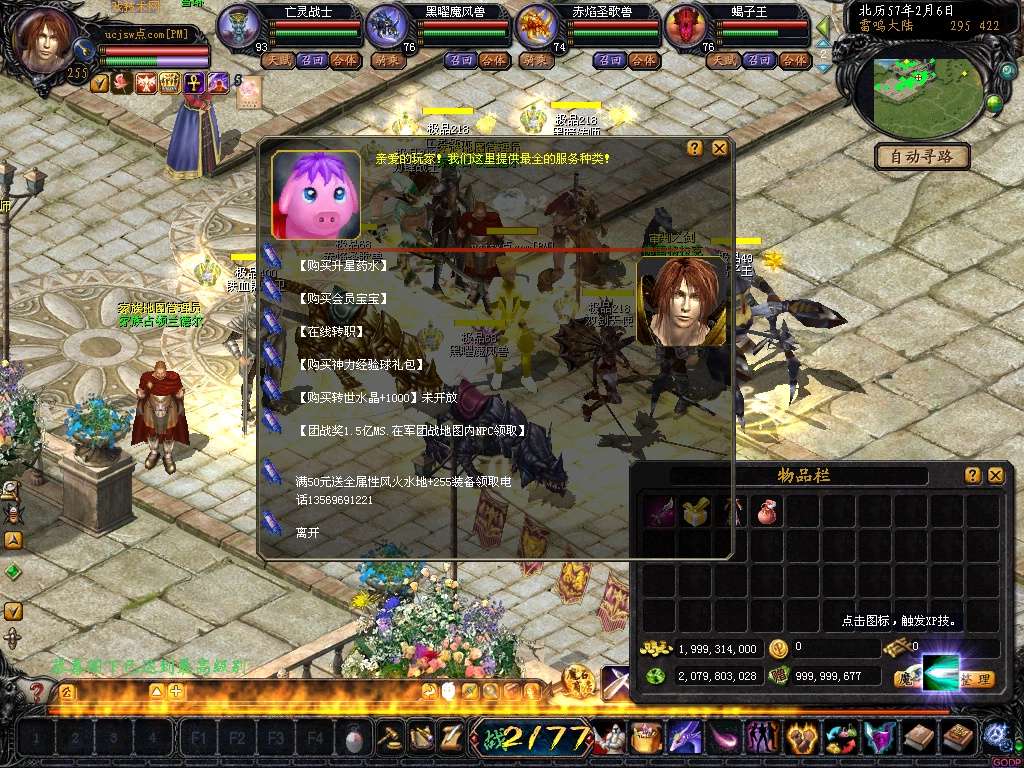Select the red pouch item in inventory

point(768,512)
